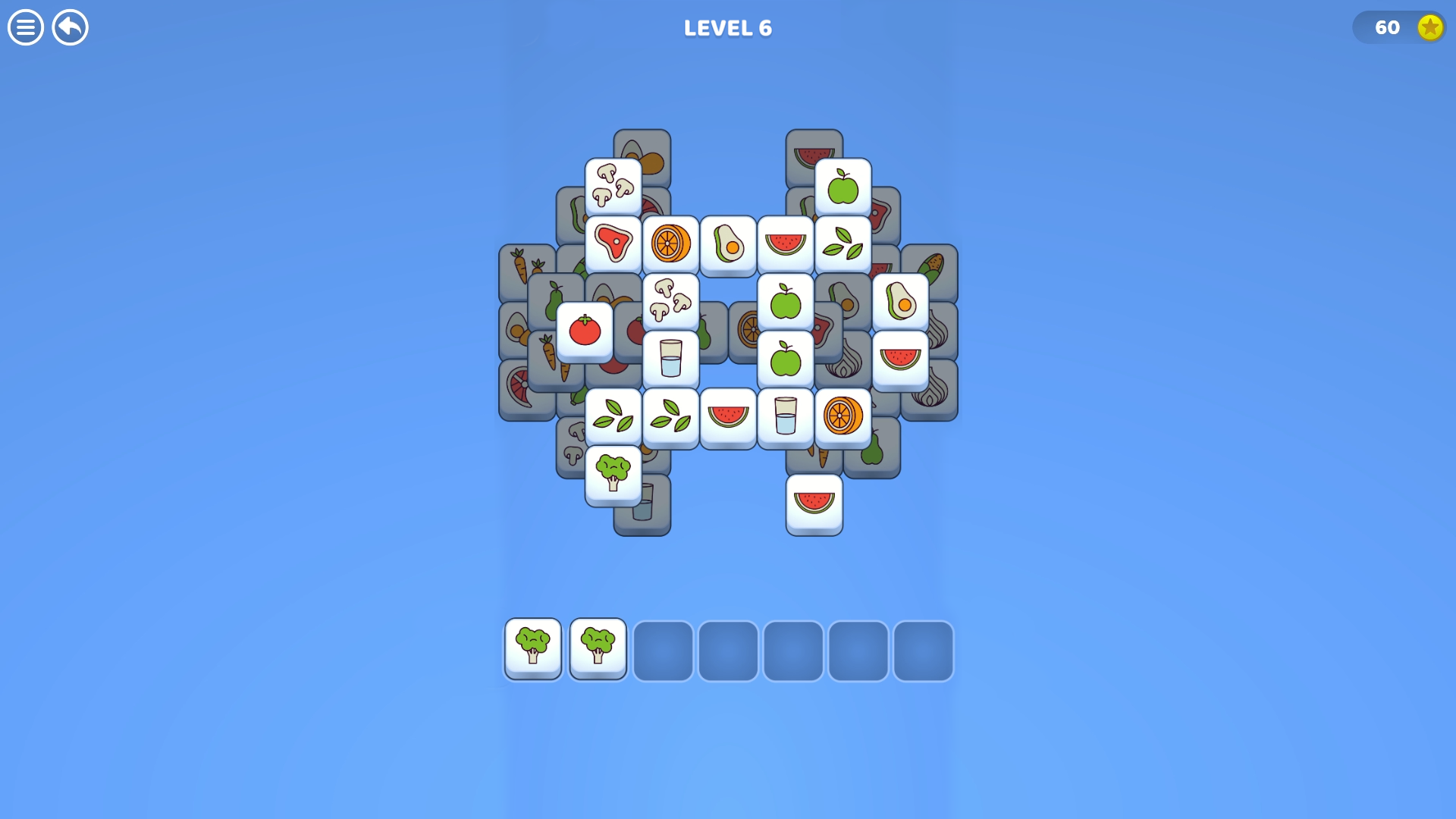Image resolution: width=1456 pixels, height=819 pixels.
Task: Click the star score counter
Action: click(1399, 28)
